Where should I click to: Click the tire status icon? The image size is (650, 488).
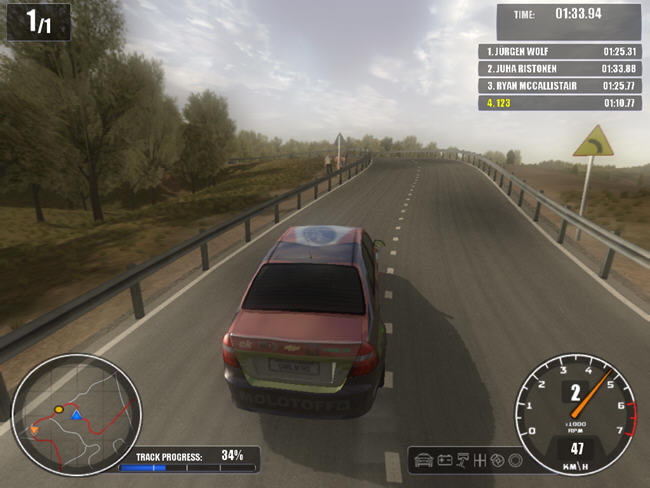515,461
